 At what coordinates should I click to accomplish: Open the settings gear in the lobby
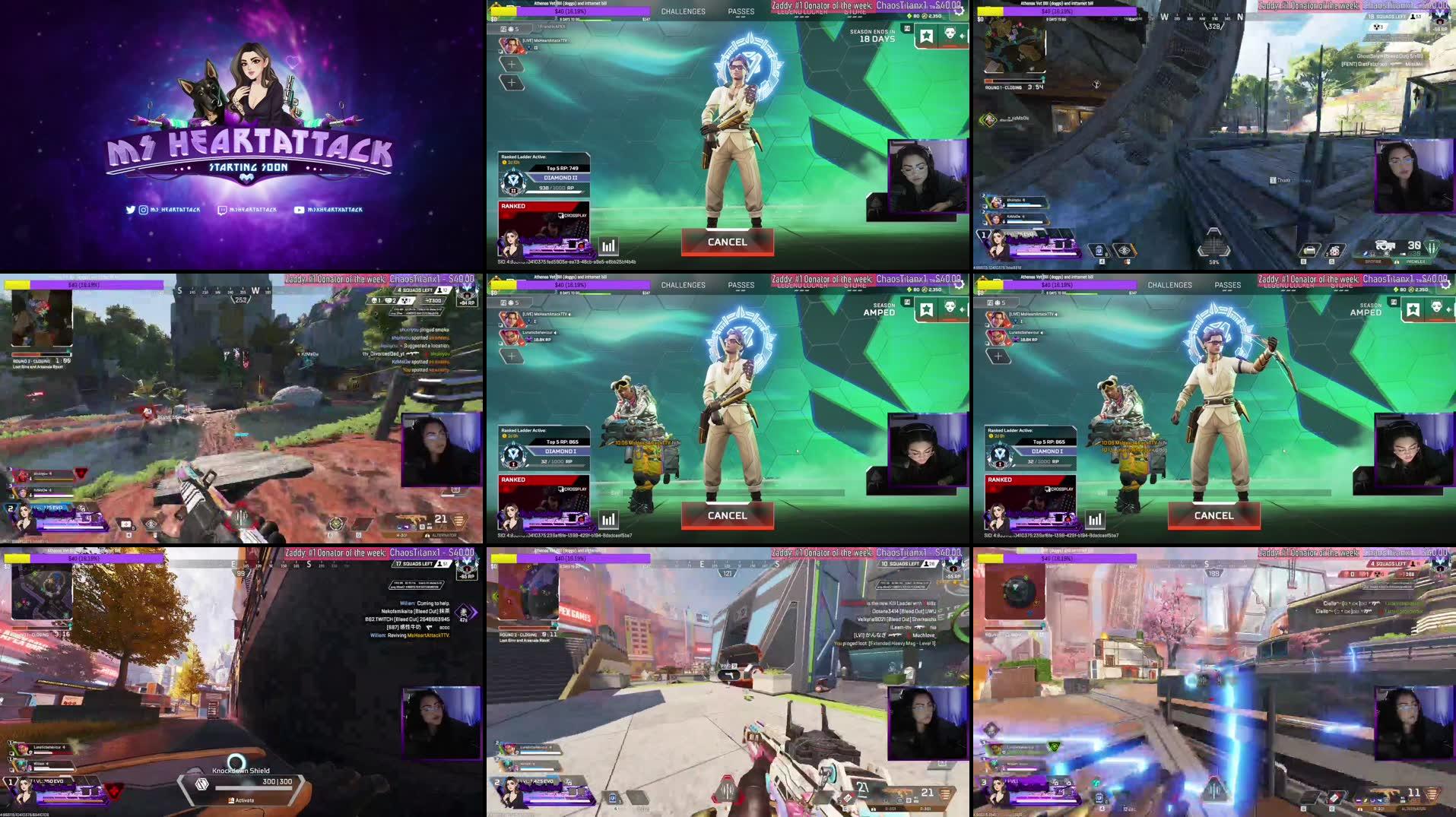point(959,11)
